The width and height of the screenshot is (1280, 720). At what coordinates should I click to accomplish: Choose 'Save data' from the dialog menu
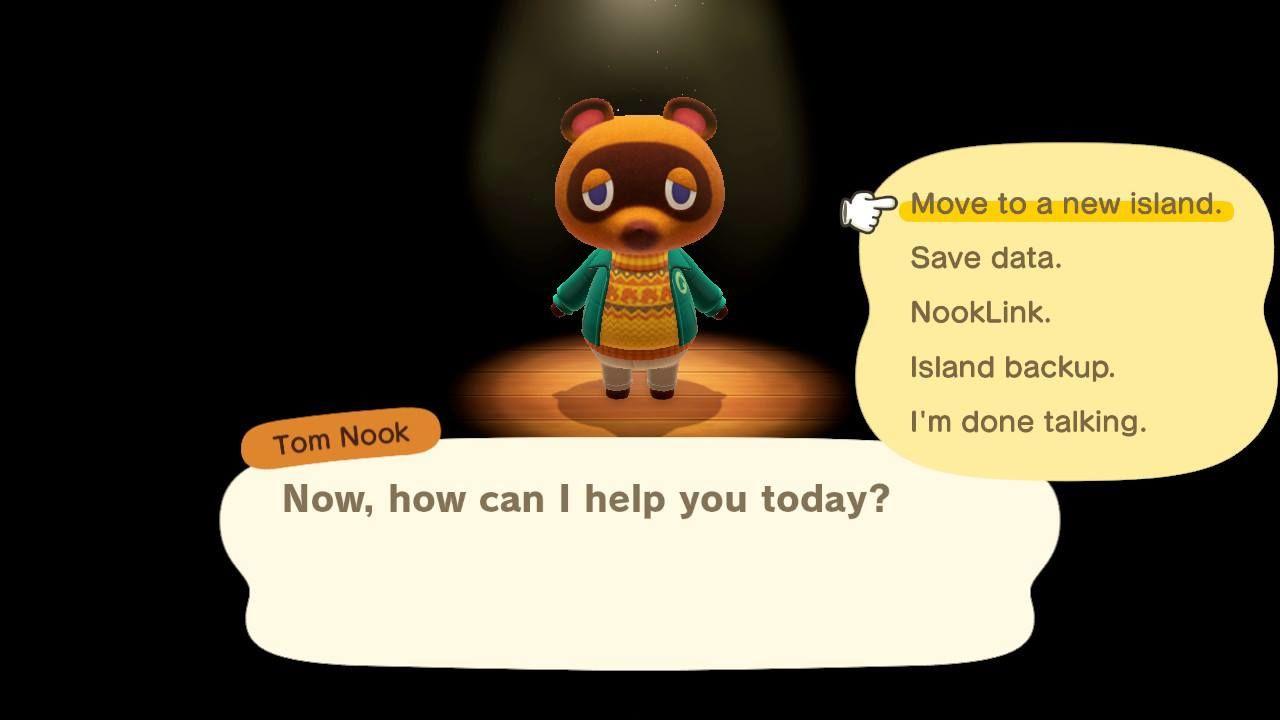click(x=983, y=258)
